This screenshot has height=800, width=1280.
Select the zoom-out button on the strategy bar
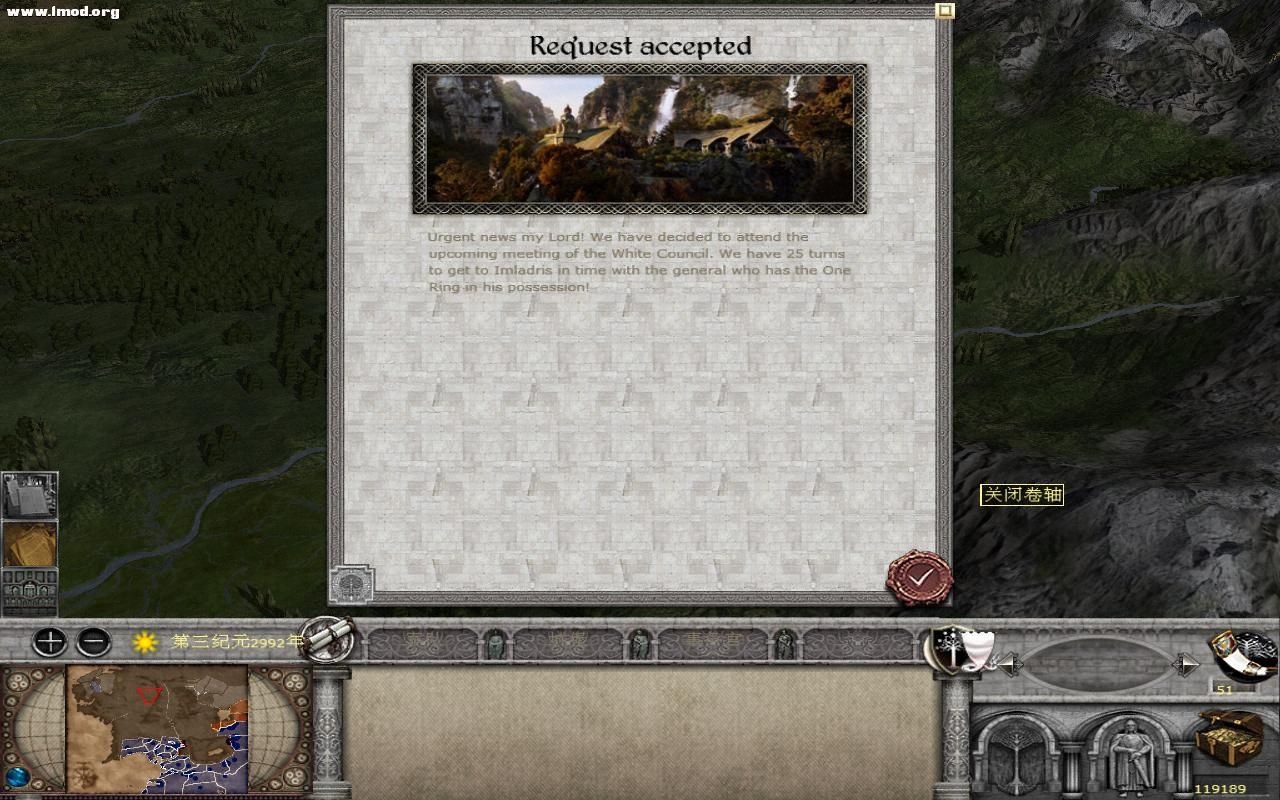(95, 642)
